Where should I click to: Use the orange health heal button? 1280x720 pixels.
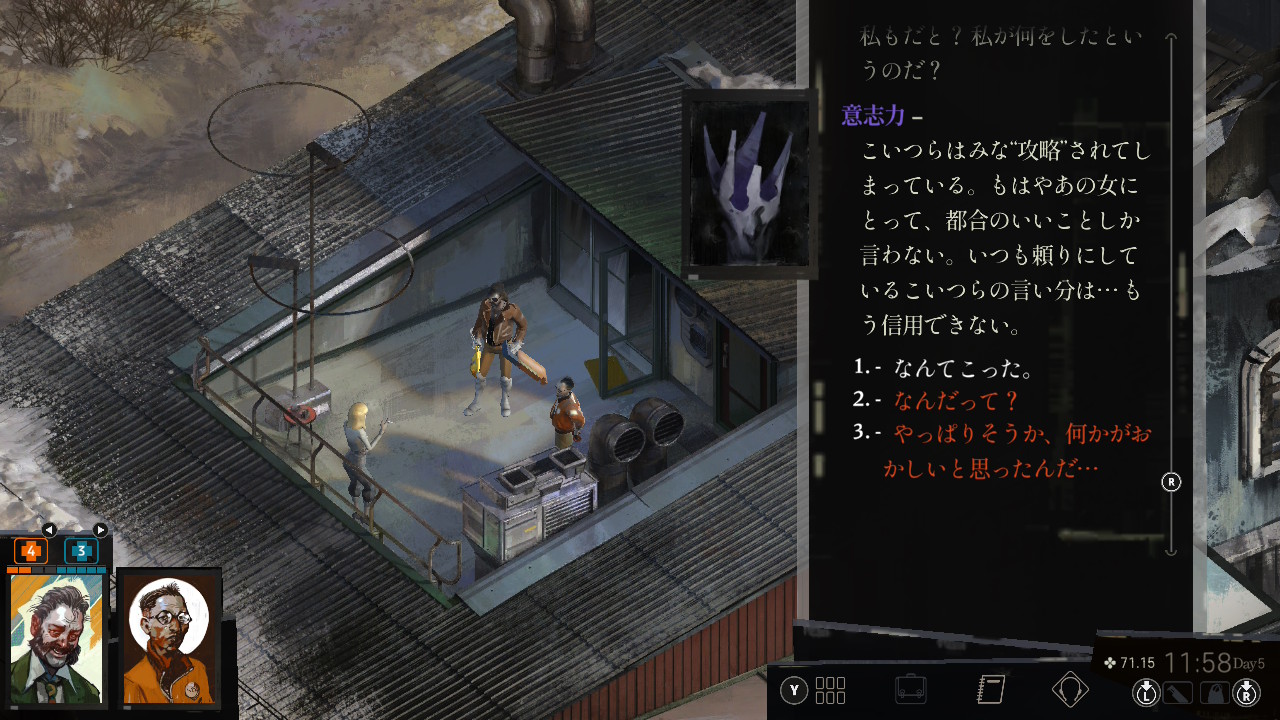point(31,551)
